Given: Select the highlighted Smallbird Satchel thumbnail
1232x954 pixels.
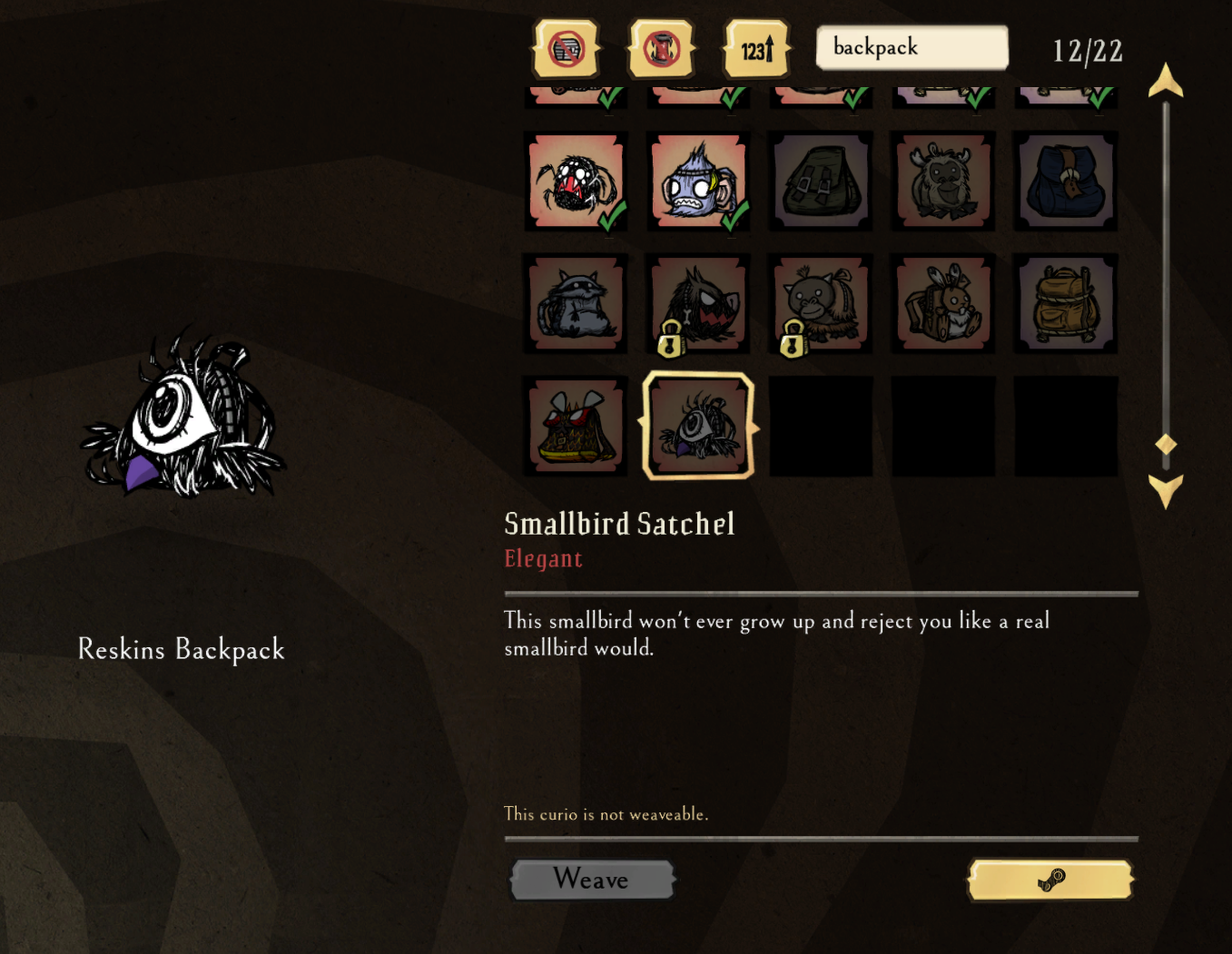Looking at the screenshot, I should coord(698,425).
